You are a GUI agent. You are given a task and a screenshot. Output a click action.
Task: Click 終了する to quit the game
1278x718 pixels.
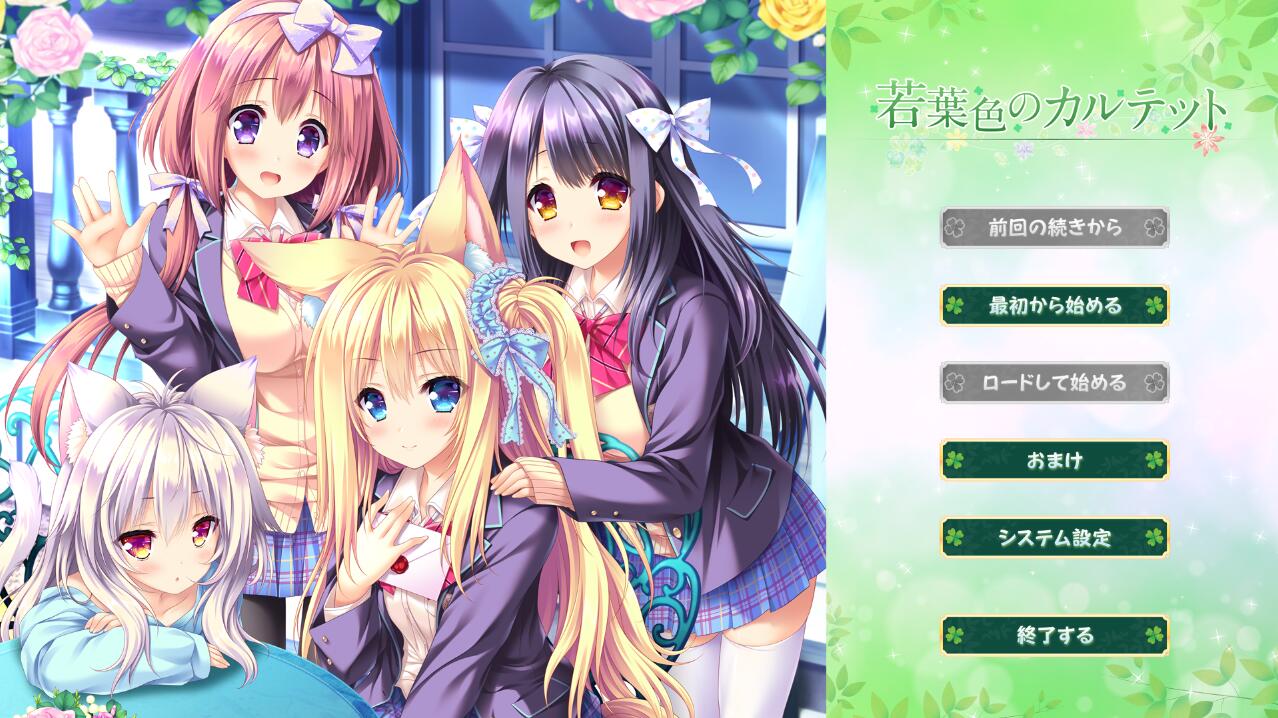pos(1054,635)
